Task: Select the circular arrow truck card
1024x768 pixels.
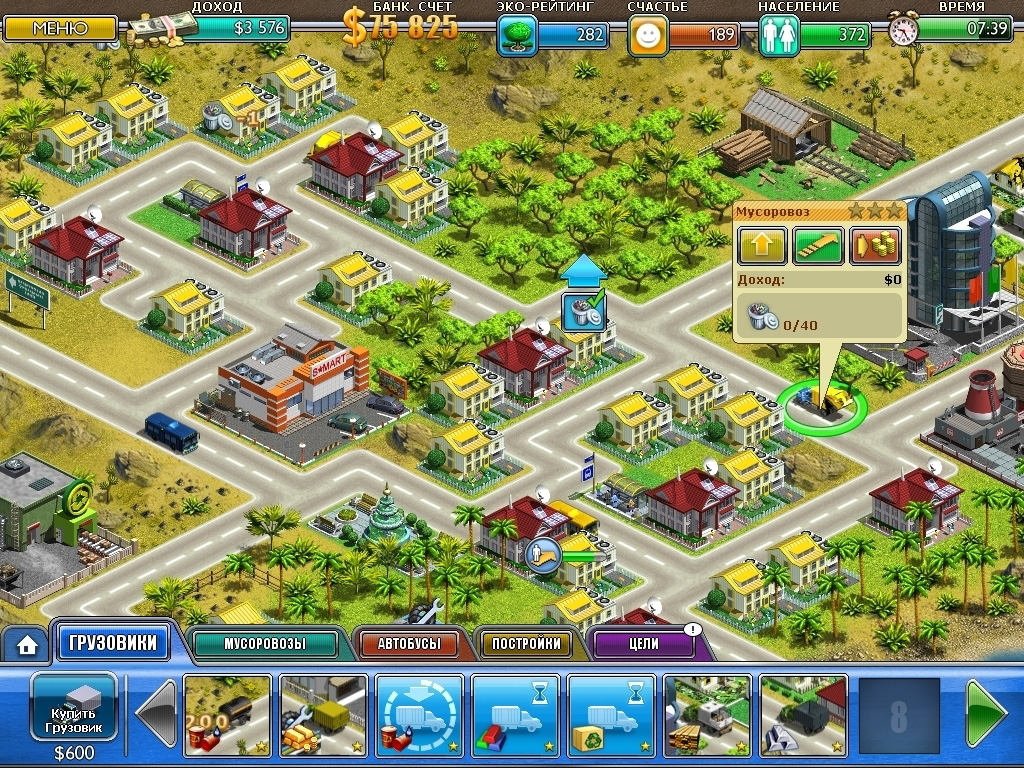Action: click(x=419, y=714)
